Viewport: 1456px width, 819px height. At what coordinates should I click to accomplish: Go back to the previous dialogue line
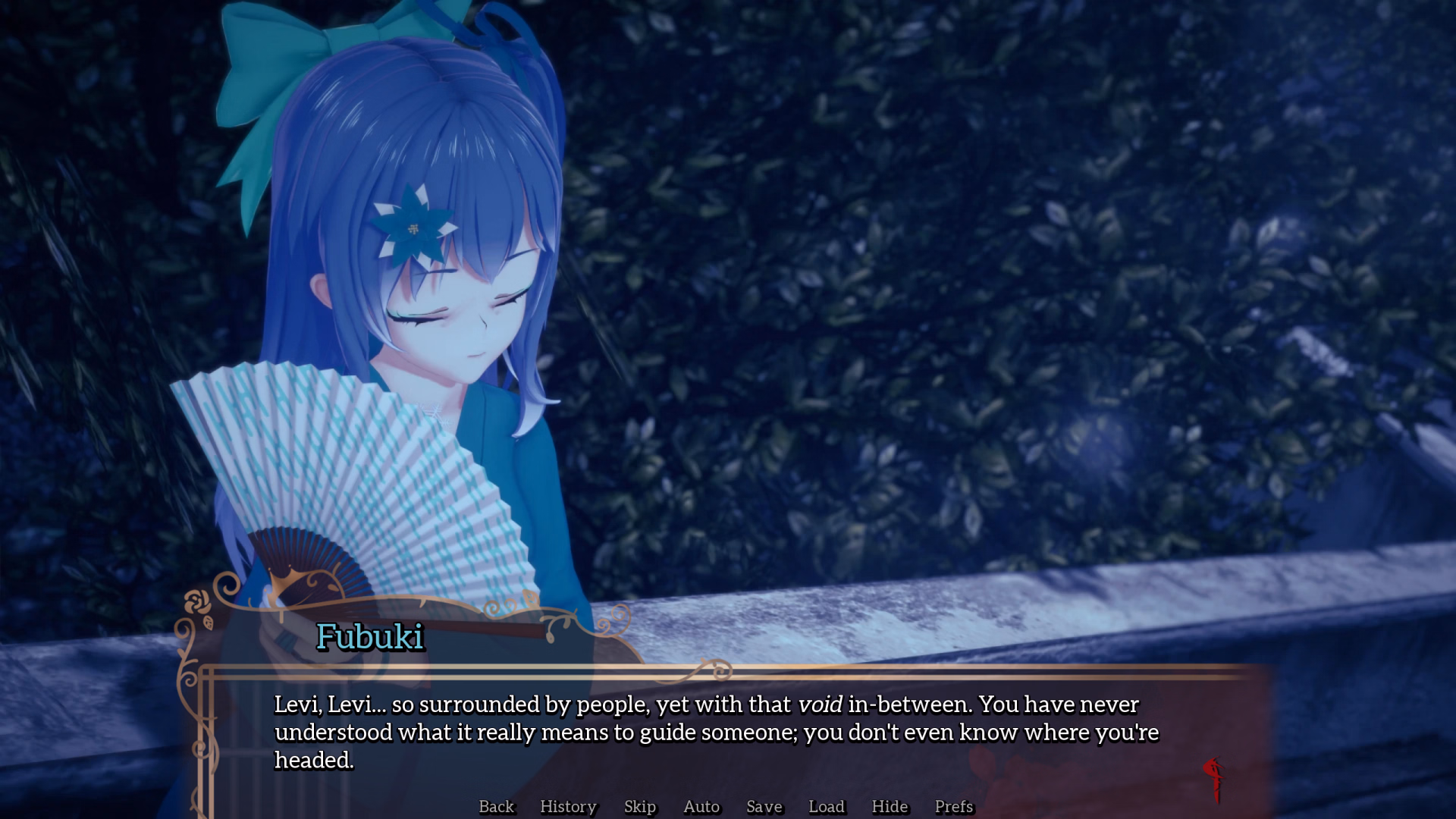(496, 806)
